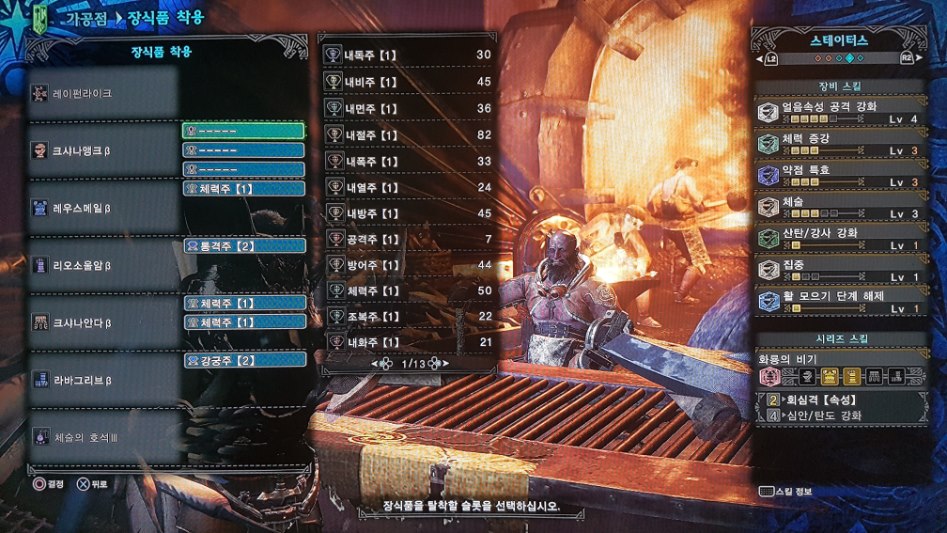This screenshot has width=947, height=533.
Task: Select 내비주 [1] in the decoration list
Action: coord(409,82)
